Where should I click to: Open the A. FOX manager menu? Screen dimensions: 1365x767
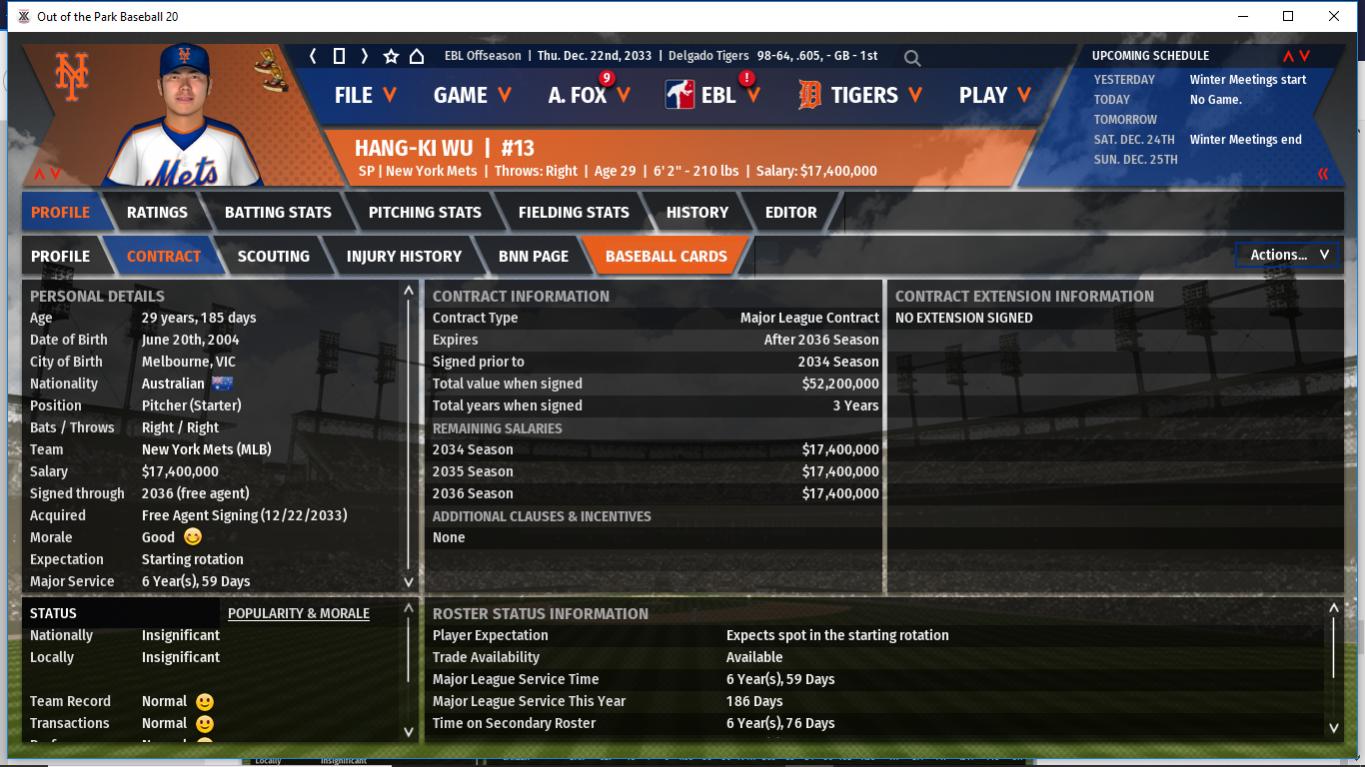pyautogui.click(x=589, y=95)
